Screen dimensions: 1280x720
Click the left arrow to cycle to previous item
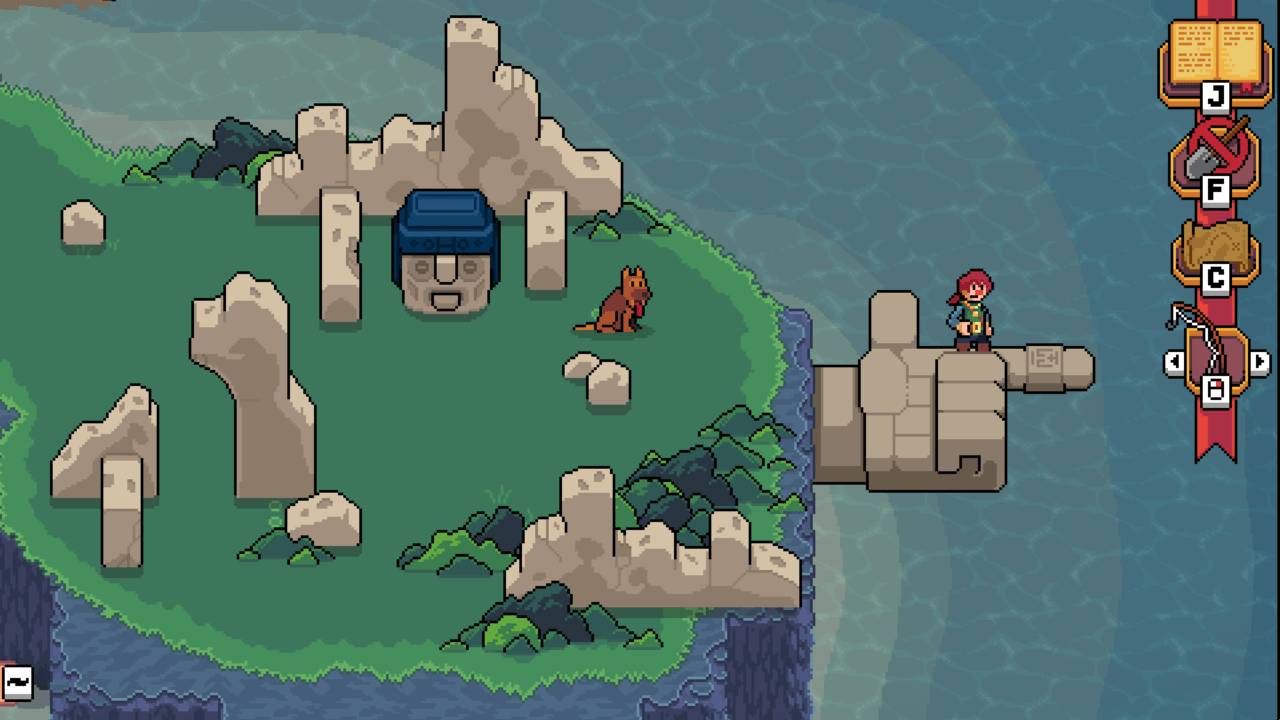click(x=1175, y=362)
